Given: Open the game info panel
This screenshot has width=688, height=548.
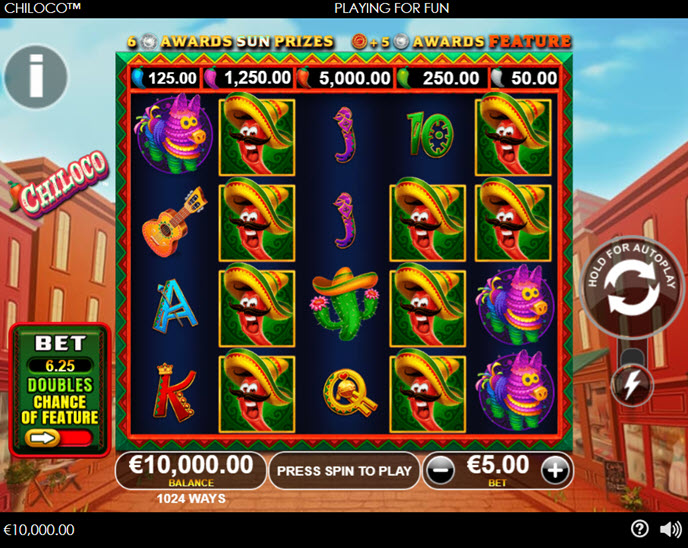Looking at the screenshot, I should (x=36, y=76).
